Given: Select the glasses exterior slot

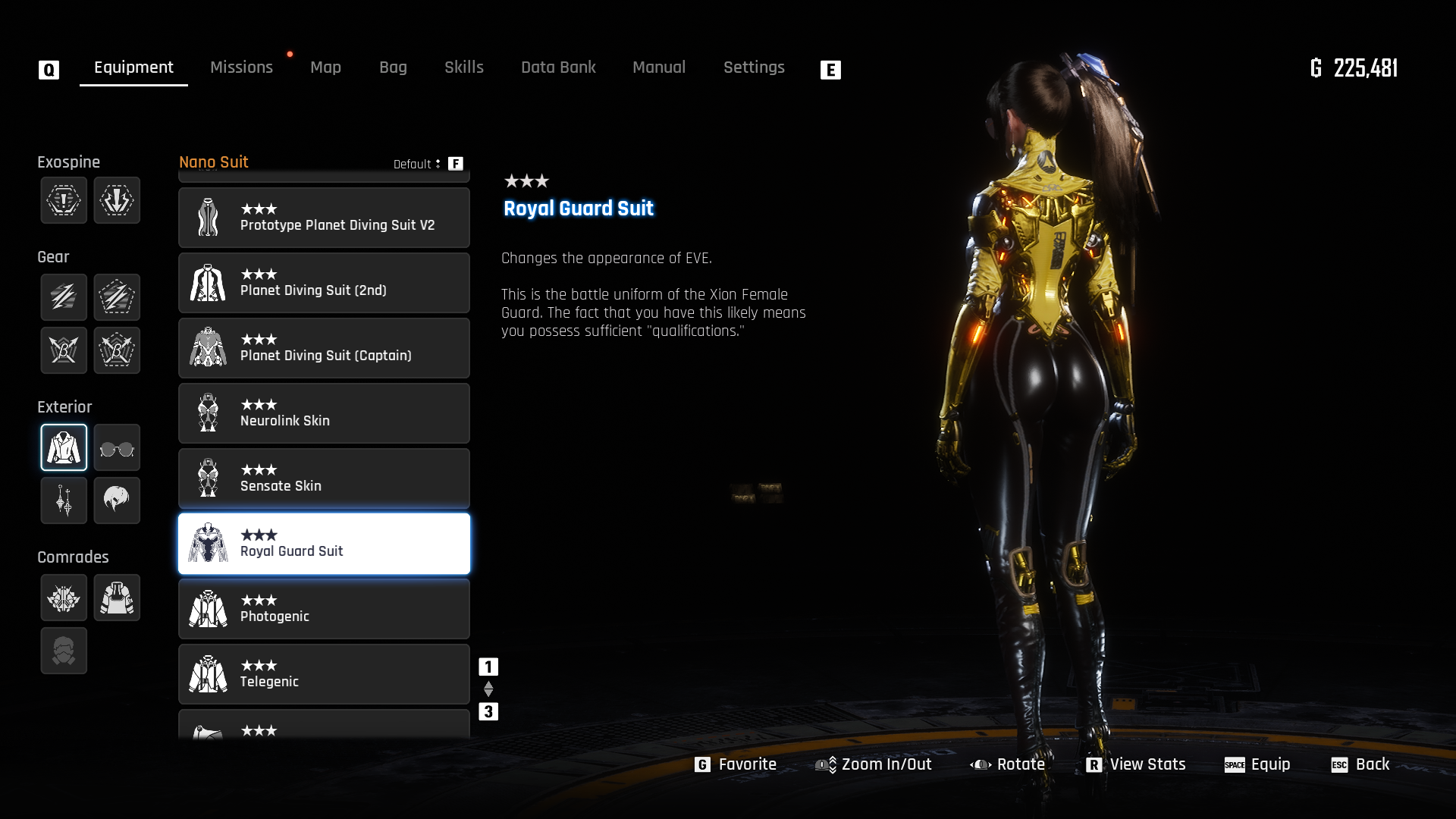Looking at the screenshot, I should [x=117, y=448].
